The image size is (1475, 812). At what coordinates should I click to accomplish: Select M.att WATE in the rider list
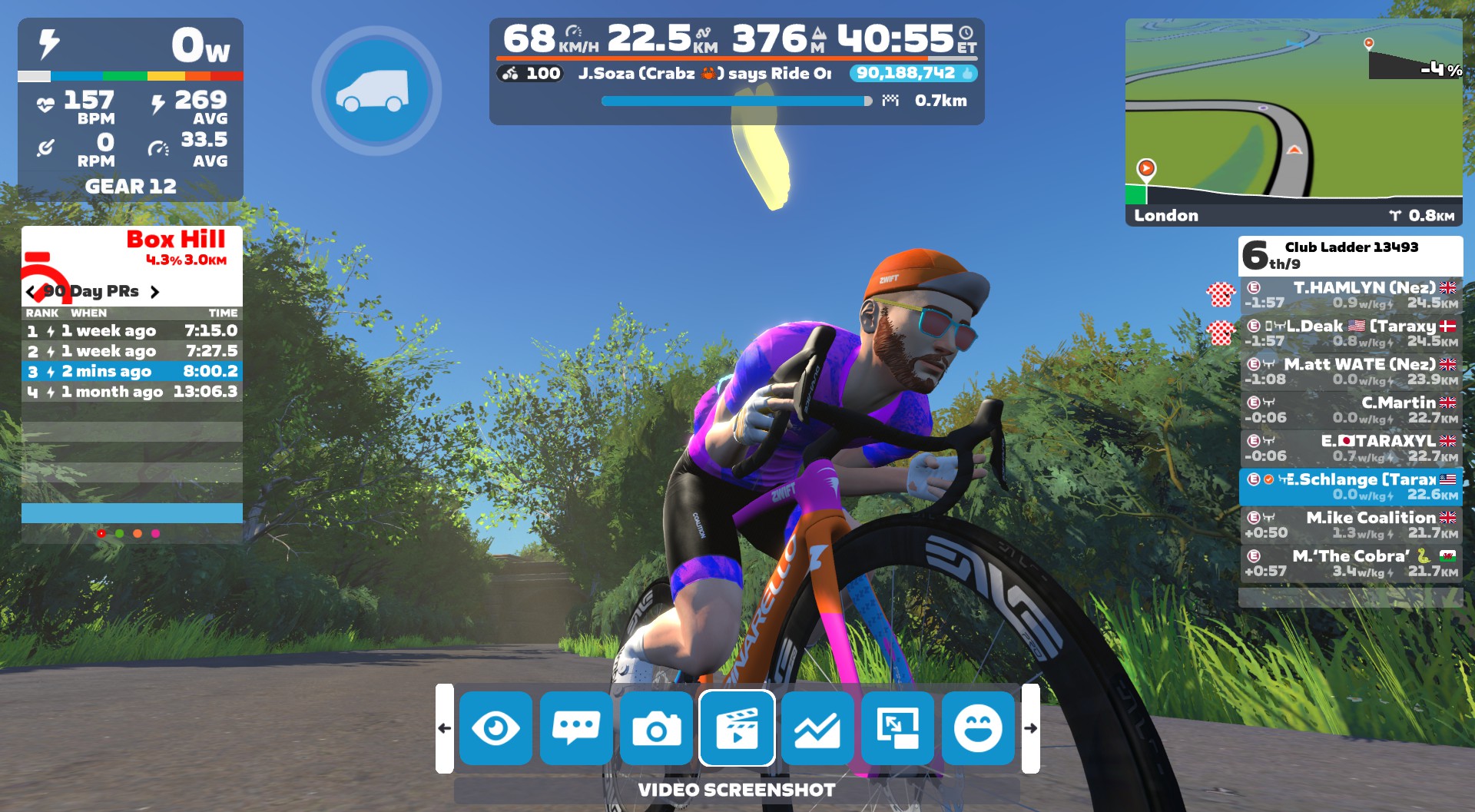tap(1351, 372)
